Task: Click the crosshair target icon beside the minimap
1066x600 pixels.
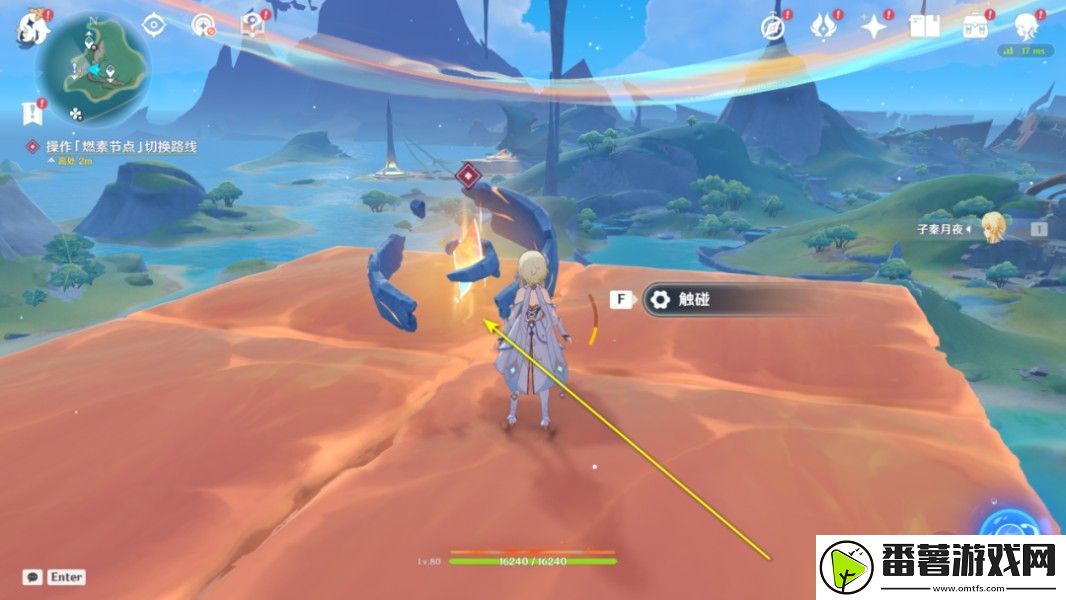Action: 153,25
